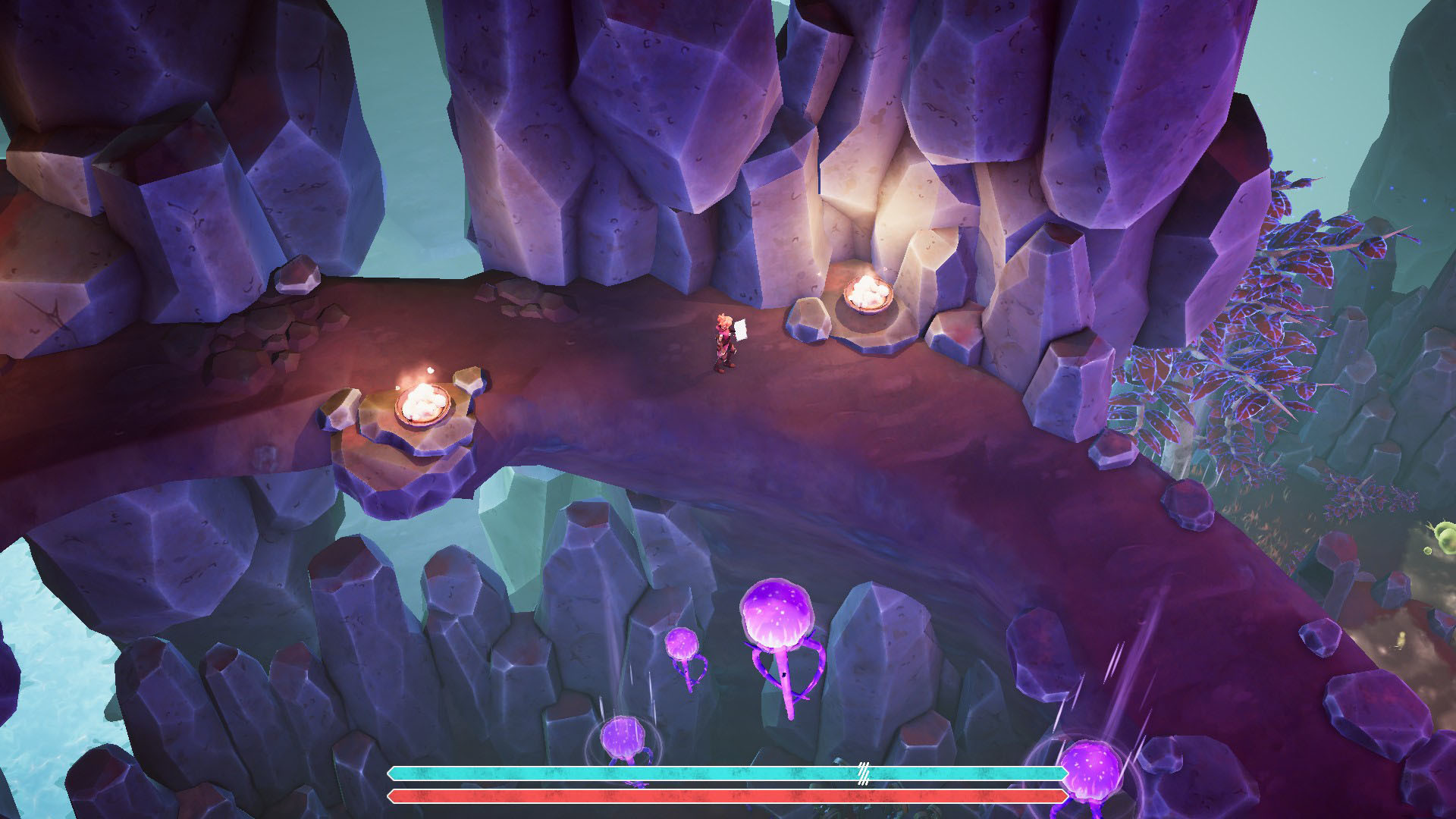Click the white paper held by the character

(739, 330)
